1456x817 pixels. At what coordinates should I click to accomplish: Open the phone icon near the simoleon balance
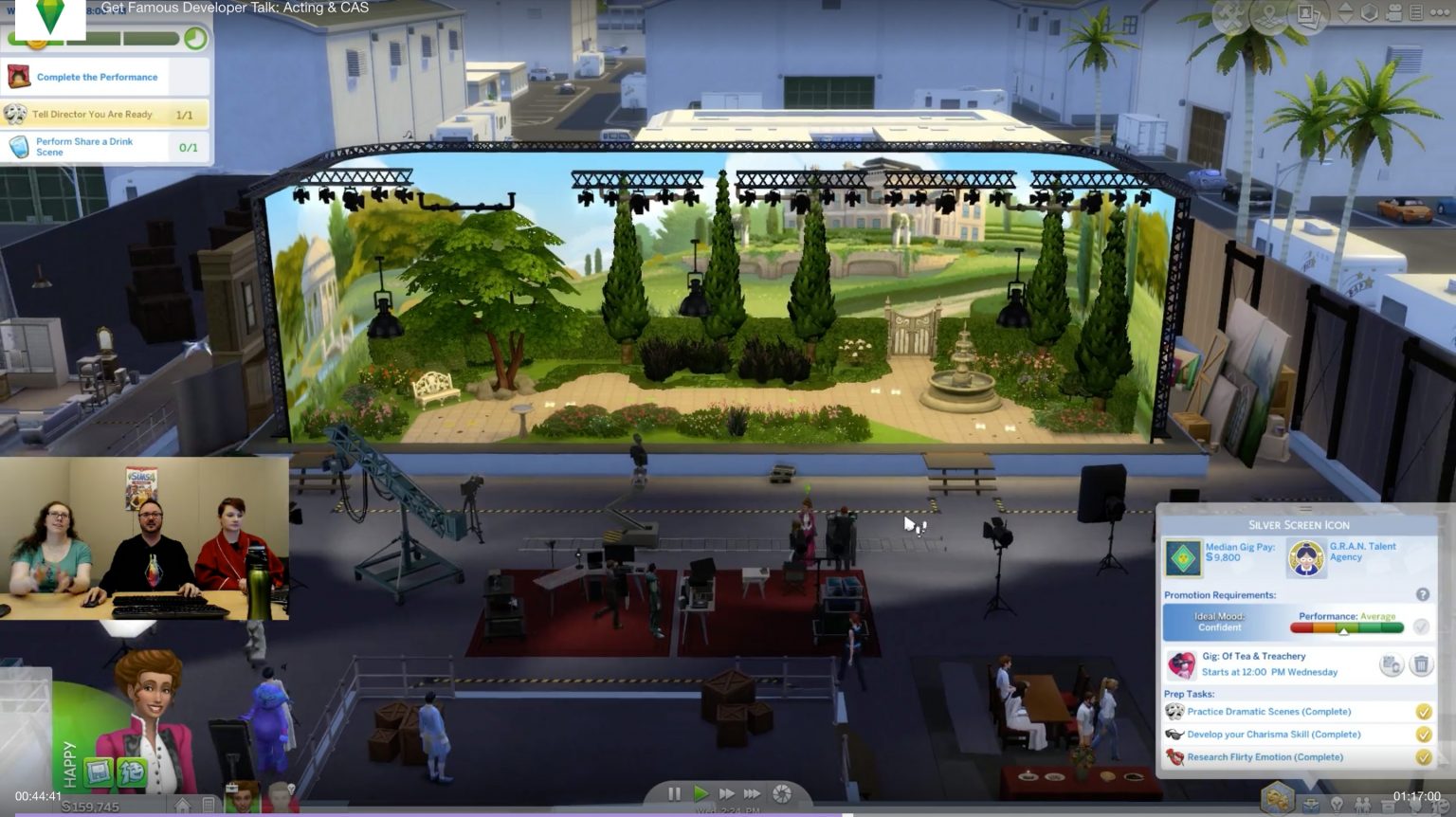(x=209, y=804)
